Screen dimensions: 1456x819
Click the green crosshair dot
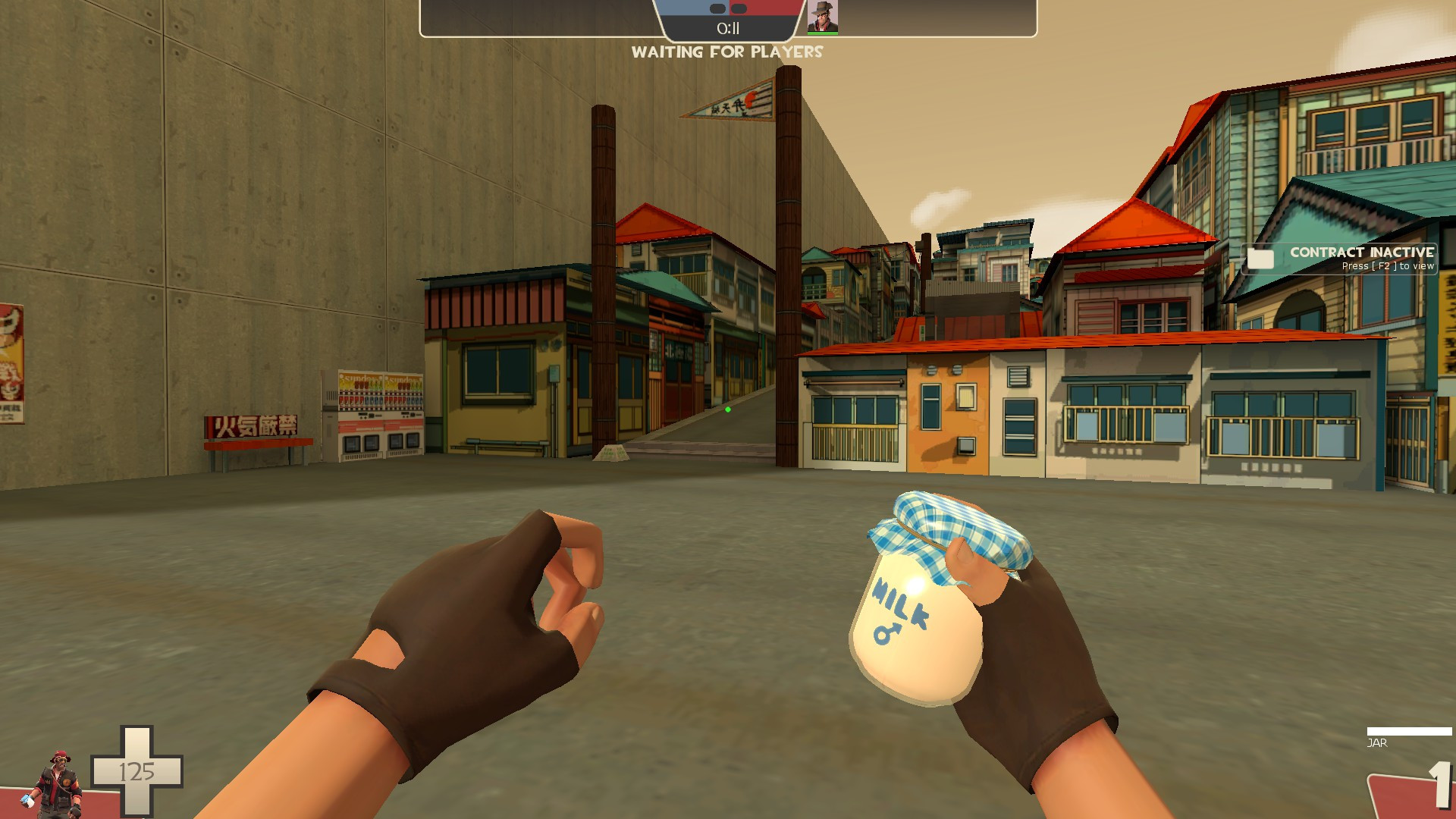click(x=730, y=409)
